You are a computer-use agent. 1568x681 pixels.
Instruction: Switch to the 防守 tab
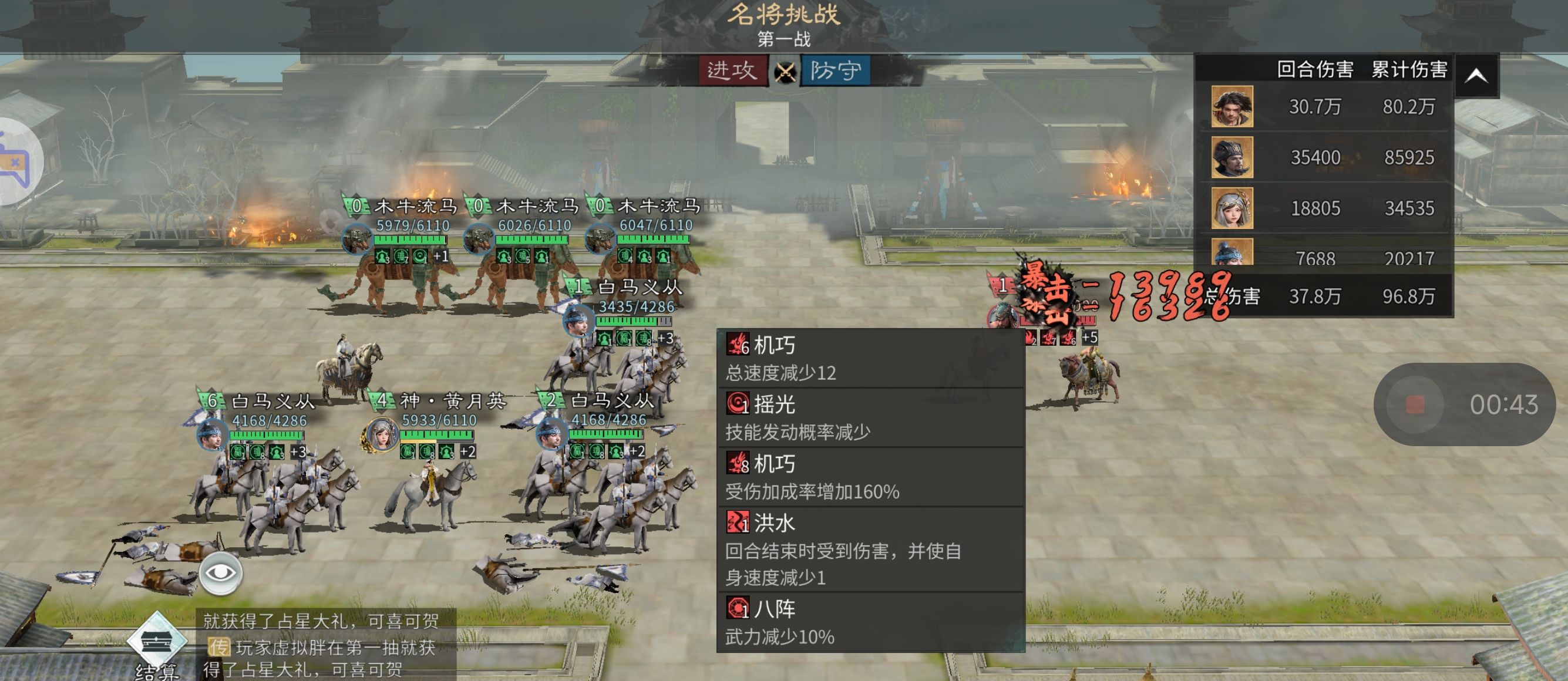pos(835,70)
